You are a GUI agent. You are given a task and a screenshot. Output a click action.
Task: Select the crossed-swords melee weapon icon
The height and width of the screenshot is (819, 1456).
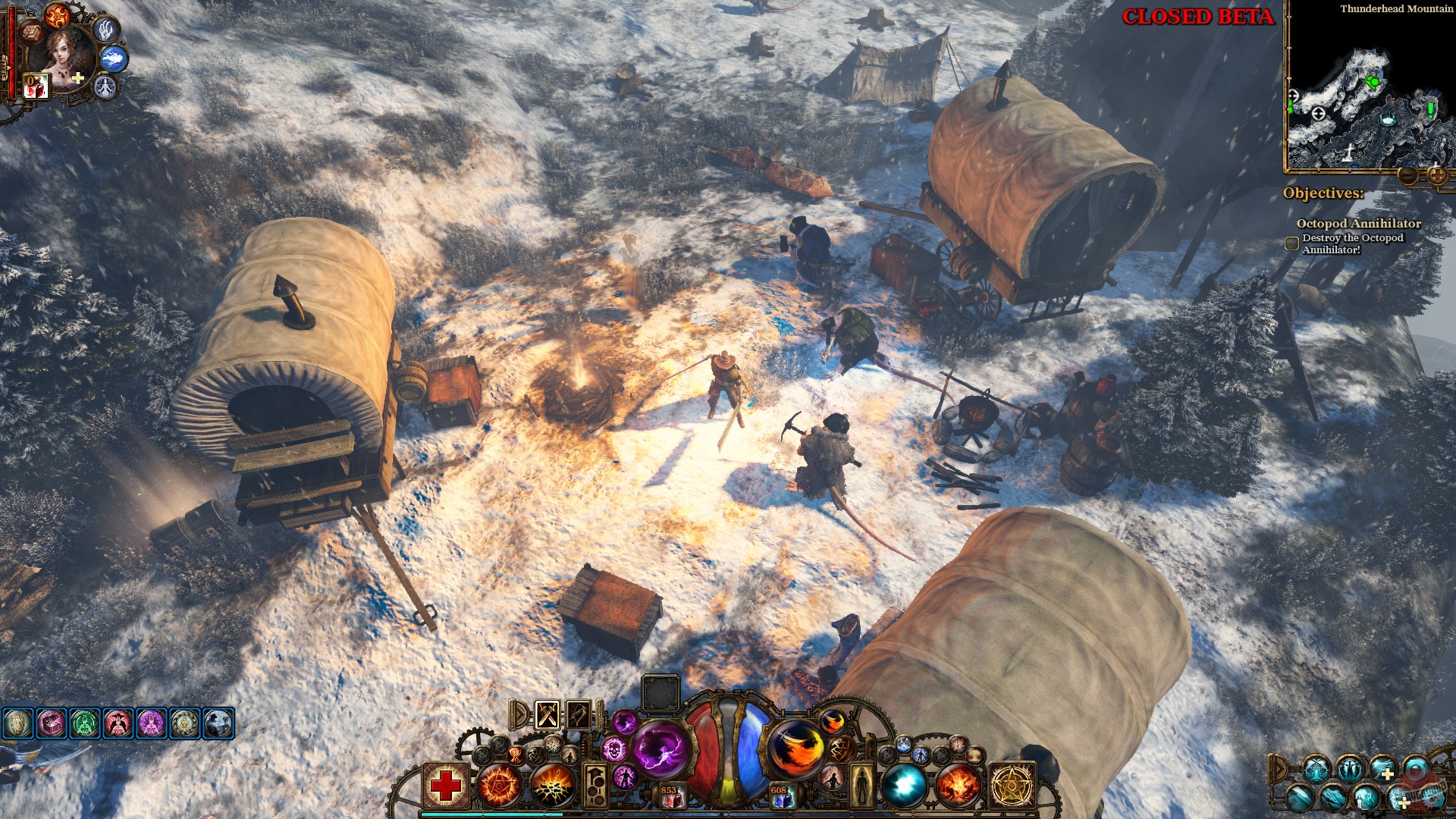tap(548, 715)
